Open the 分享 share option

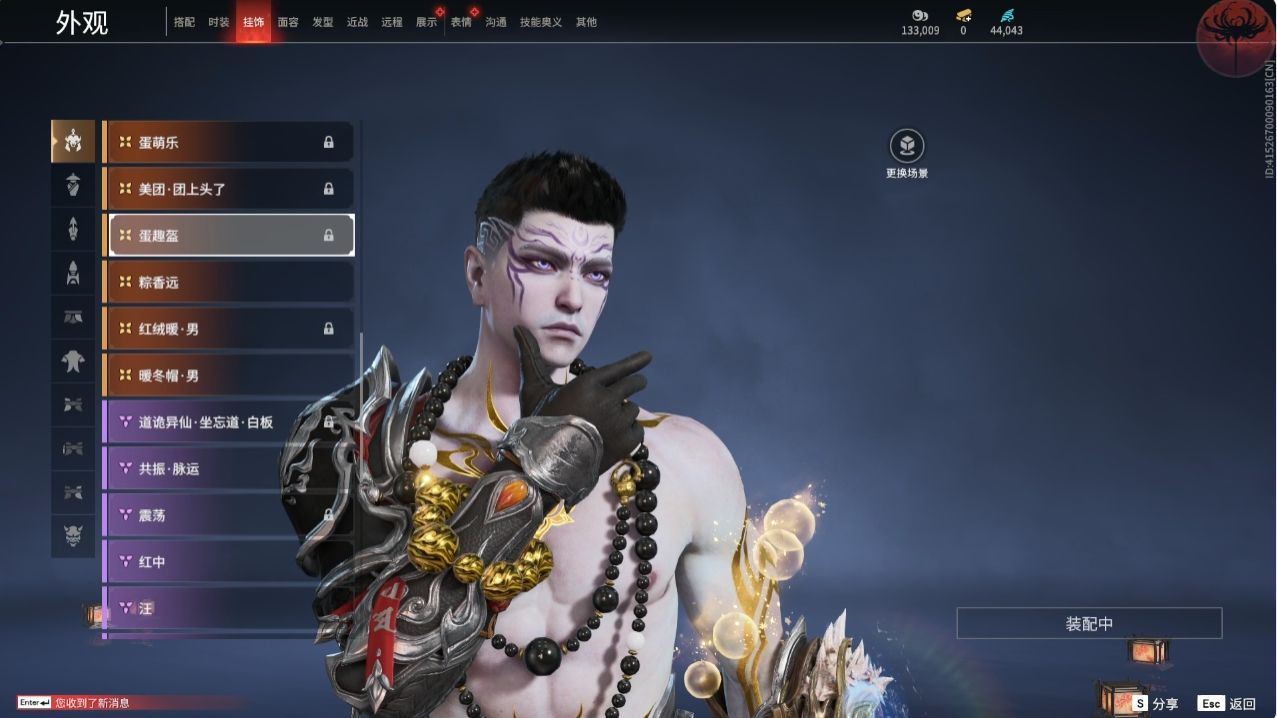[x=1156, y=704]
